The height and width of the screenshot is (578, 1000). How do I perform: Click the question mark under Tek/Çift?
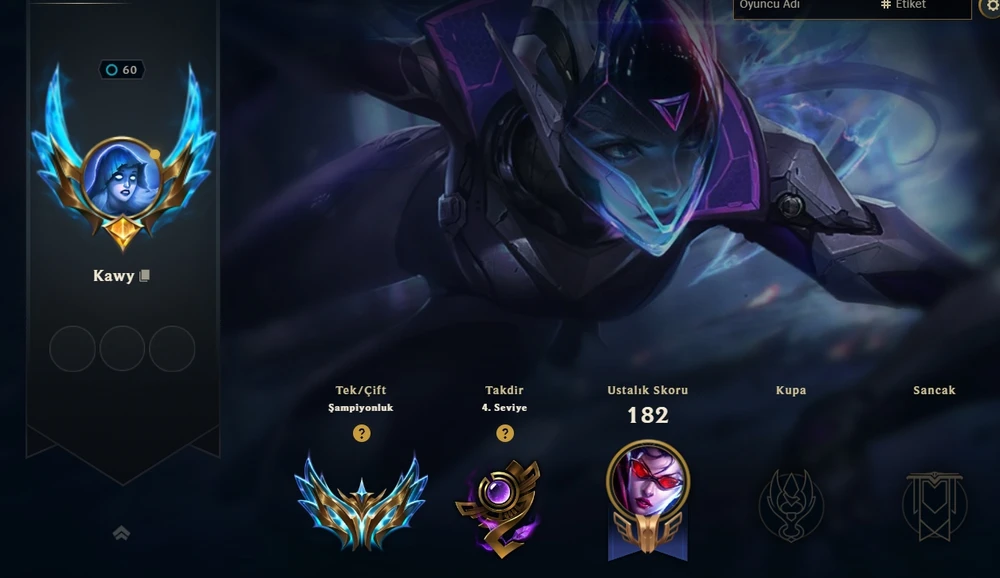pyautogui.click(x=362, y=433)
